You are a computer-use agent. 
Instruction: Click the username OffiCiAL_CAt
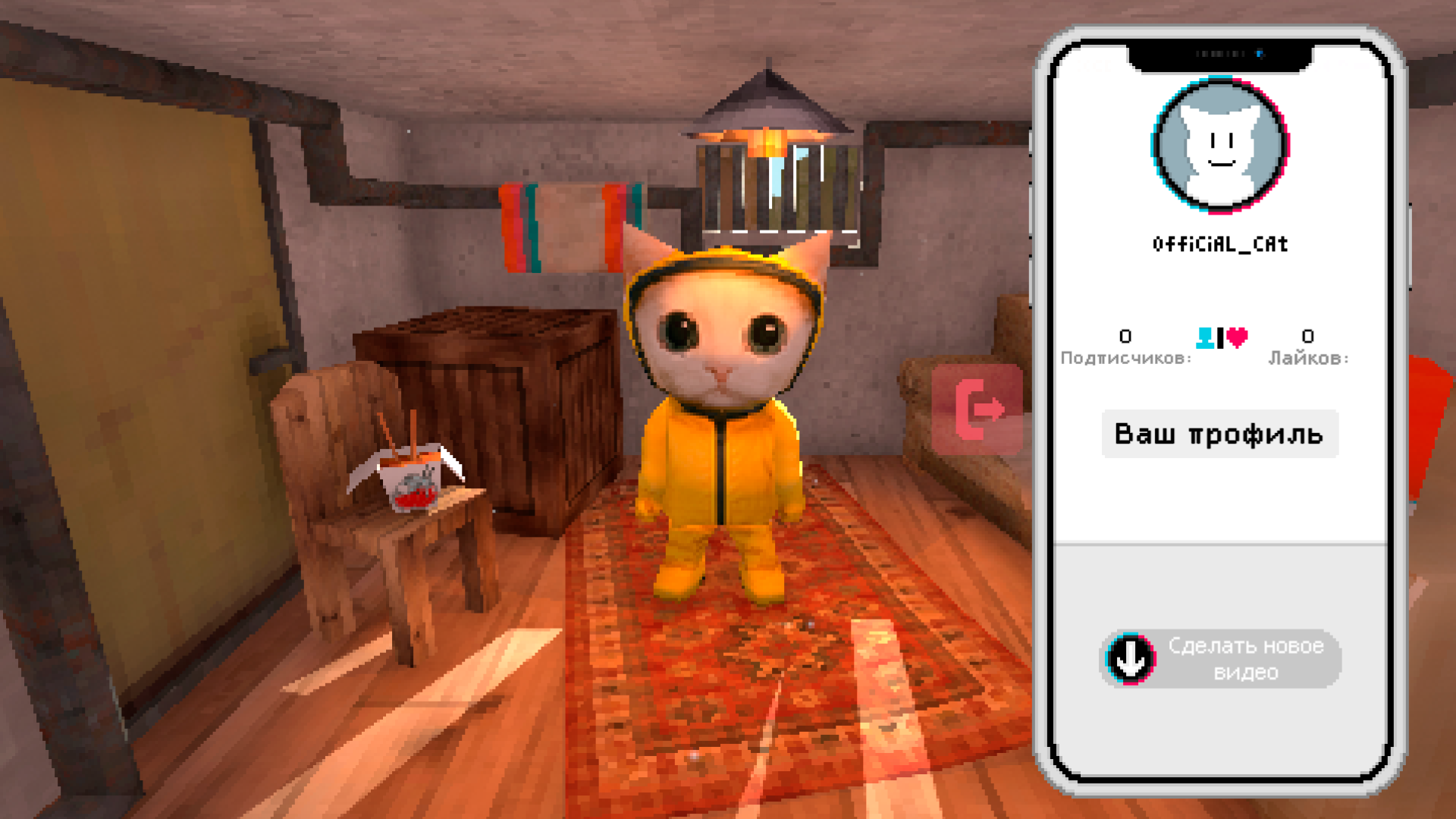[x=1219, y=243]
